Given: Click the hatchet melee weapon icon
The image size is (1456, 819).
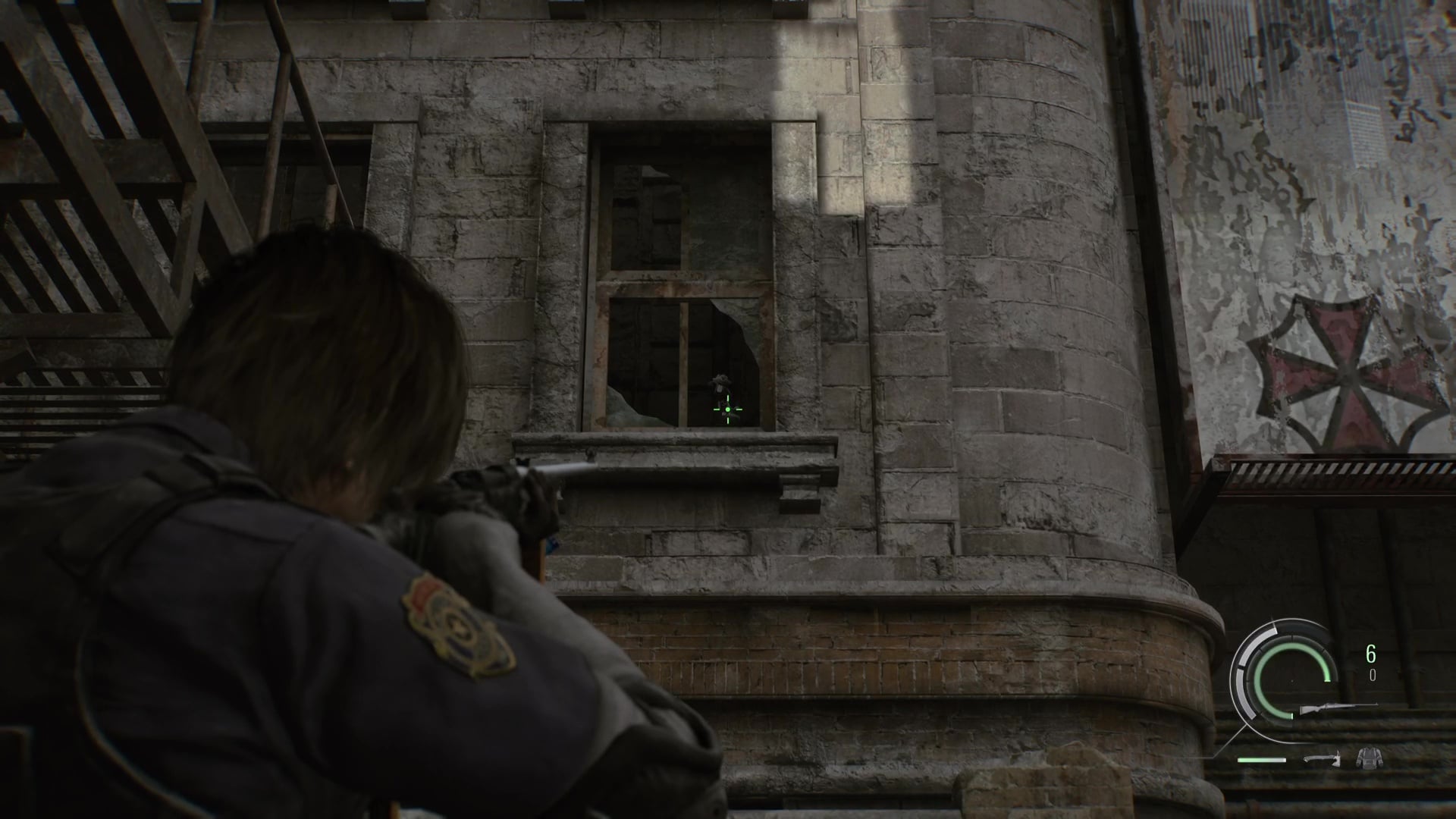Looking at the screenshot, I should [1322, 757].
